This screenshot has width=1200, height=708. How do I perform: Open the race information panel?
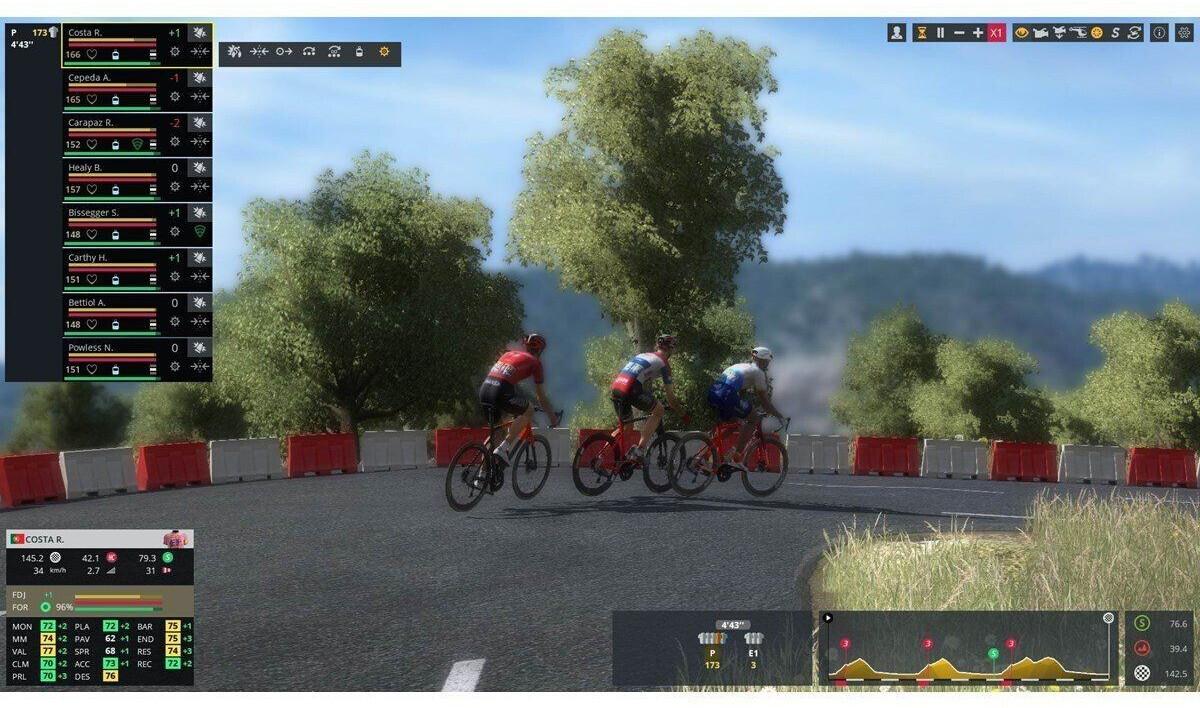pyautogui.click(x=1159, y=33)
